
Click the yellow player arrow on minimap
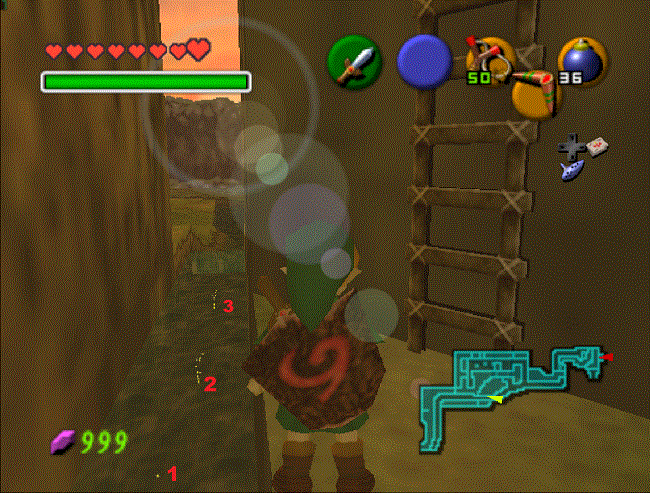tap(495, 399)
